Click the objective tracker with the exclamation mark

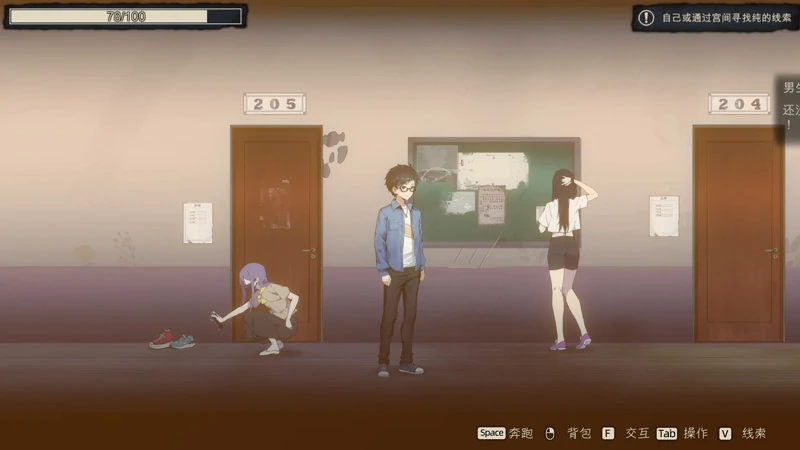tap(713, 18)
